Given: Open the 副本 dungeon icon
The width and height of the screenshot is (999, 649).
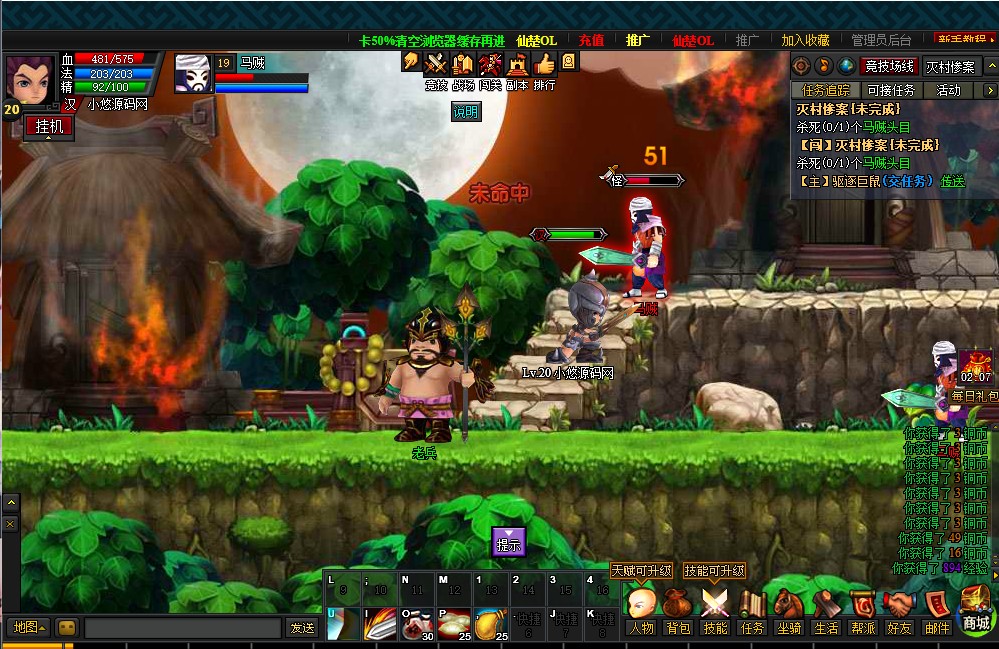Looking at the screenshot, I should tap(517, 69).
